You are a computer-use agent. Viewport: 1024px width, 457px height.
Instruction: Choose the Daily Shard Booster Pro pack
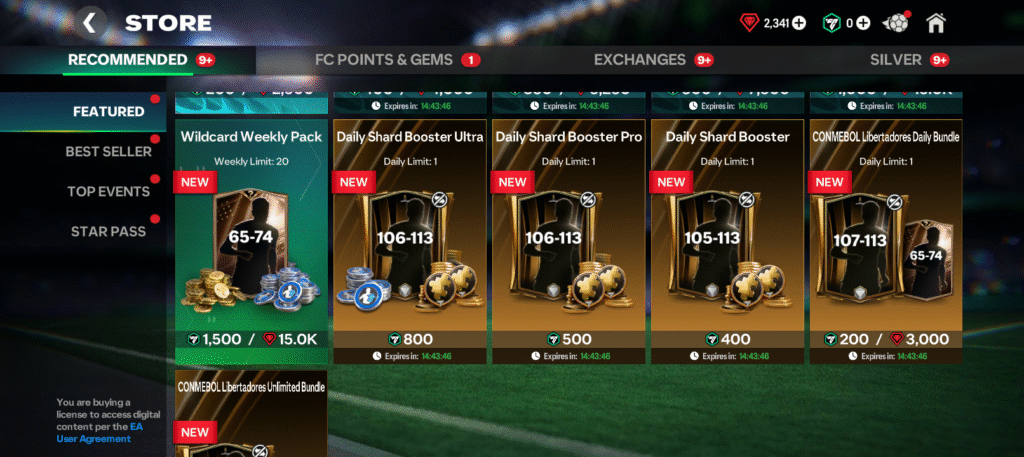coord(569,240)
